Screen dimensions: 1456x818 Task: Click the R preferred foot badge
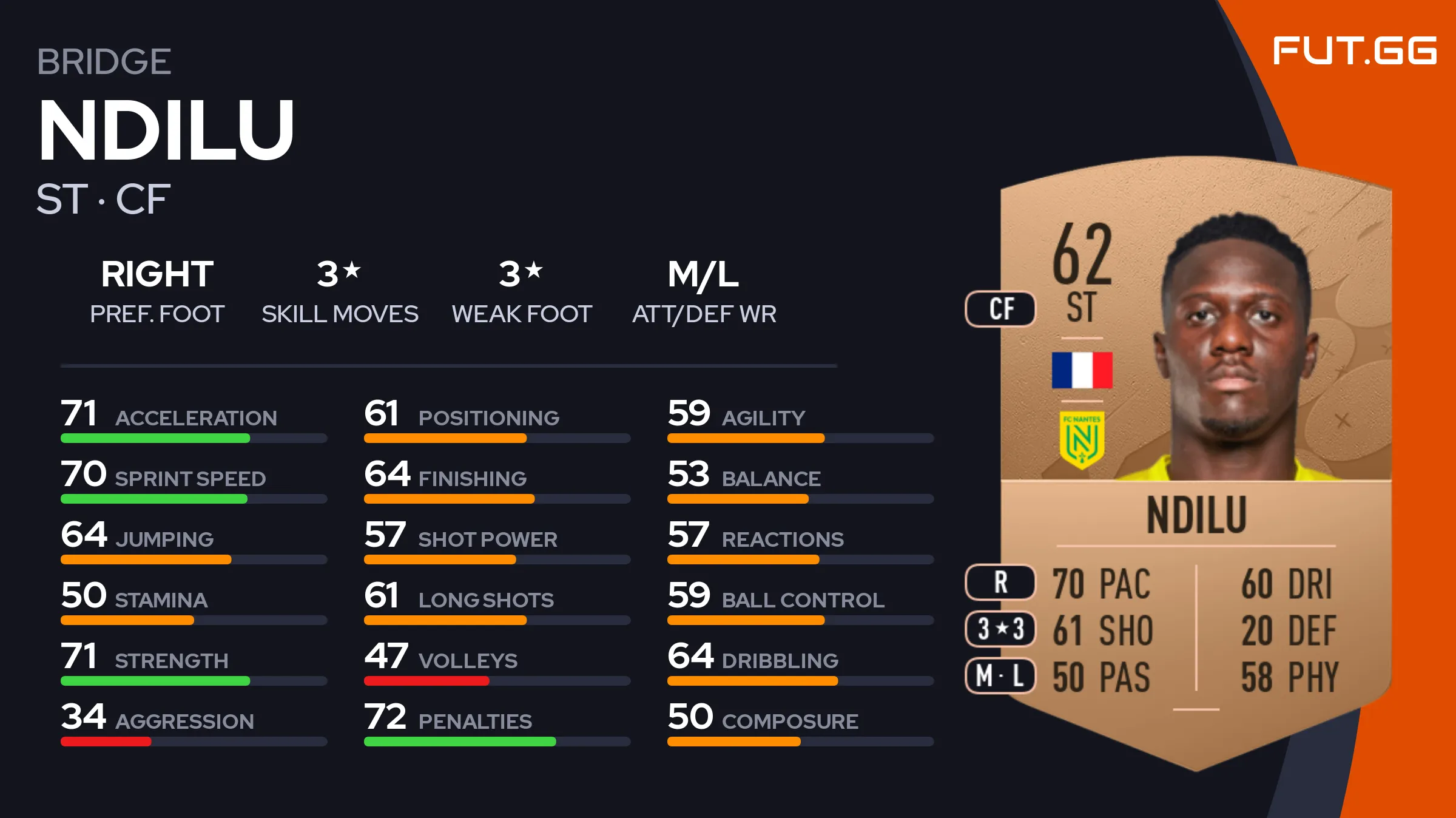[1000, 582]
